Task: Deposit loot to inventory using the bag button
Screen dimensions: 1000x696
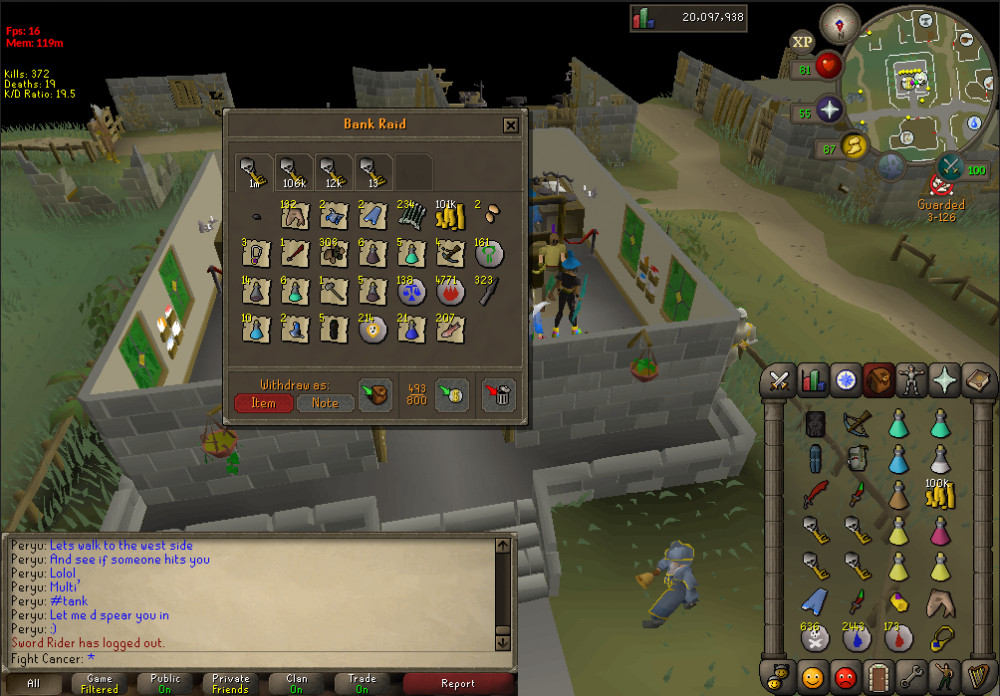Action: tap(375, 394)
